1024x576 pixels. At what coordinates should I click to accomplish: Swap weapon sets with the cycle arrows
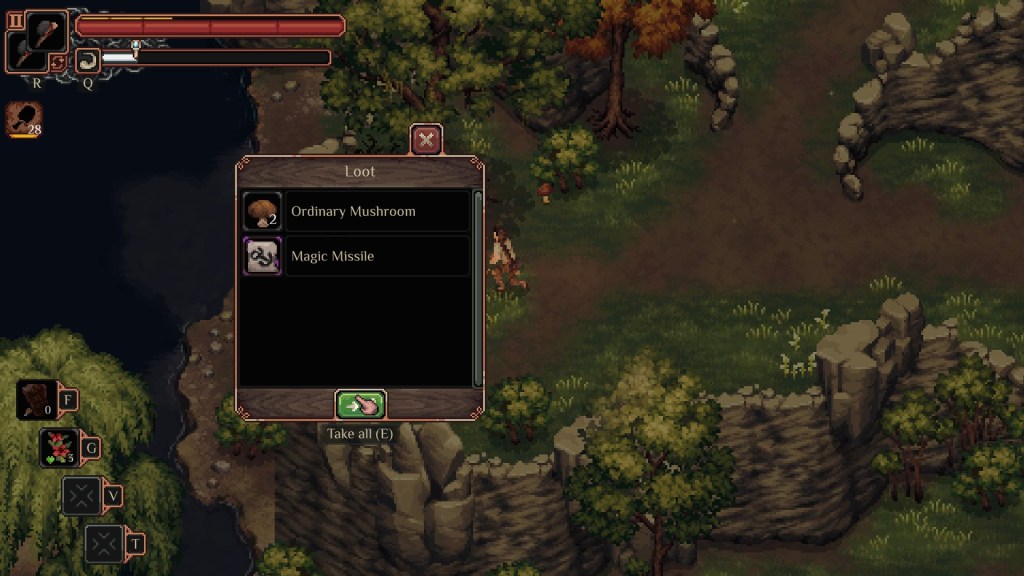58,63
